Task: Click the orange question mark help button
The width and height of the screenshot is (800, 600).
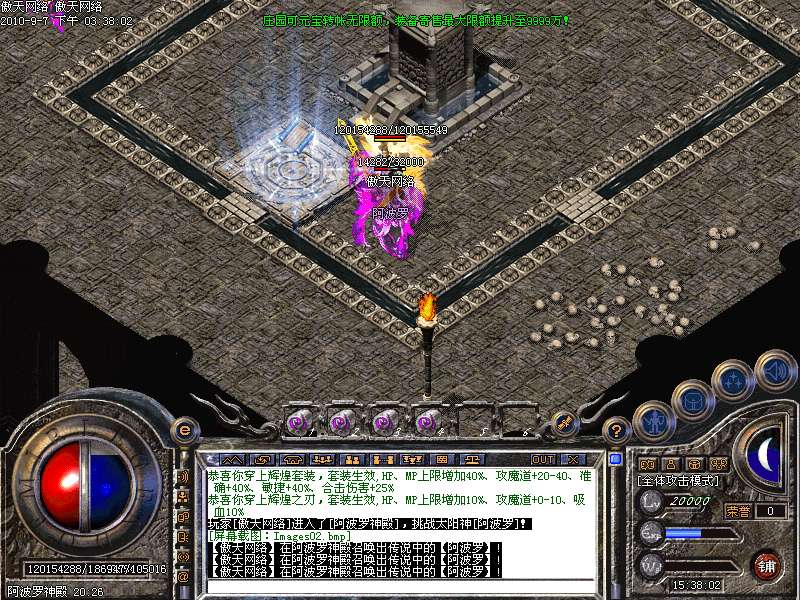Action: pyautogui.click(x=618, y=432)
